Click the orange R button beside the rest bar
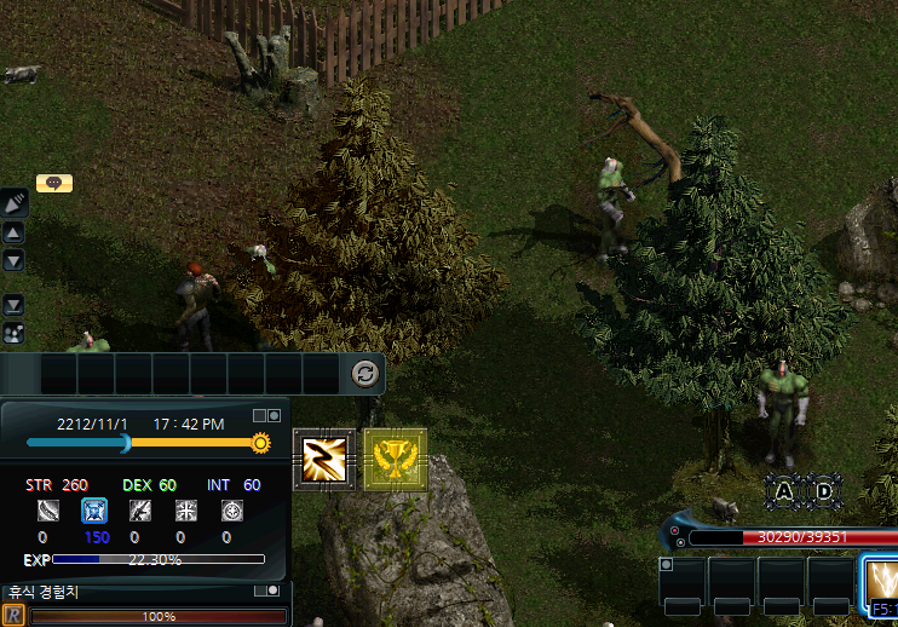The width and height of the screenshot is (898, 627). click(14, 615)
